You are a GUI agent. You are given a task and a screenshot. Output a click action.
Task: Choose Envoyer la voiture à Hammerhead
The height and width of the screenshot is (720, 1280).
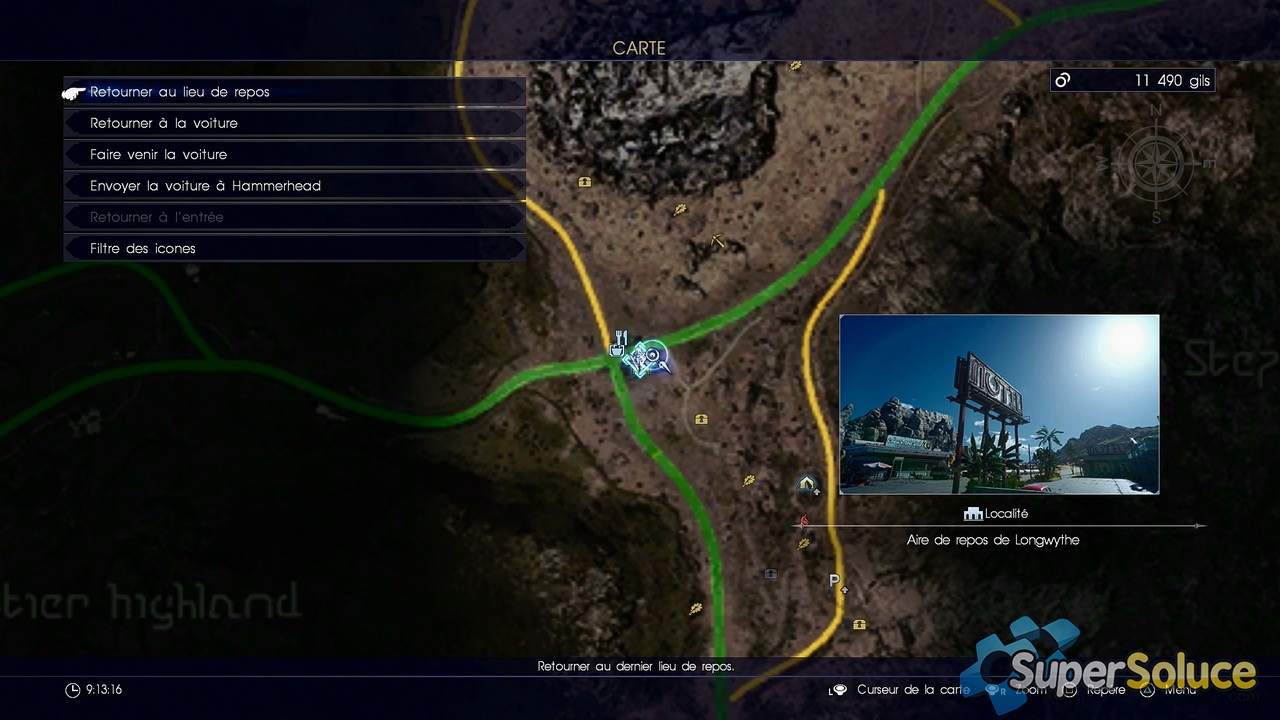pyautogui.click(x=293, y=185)
